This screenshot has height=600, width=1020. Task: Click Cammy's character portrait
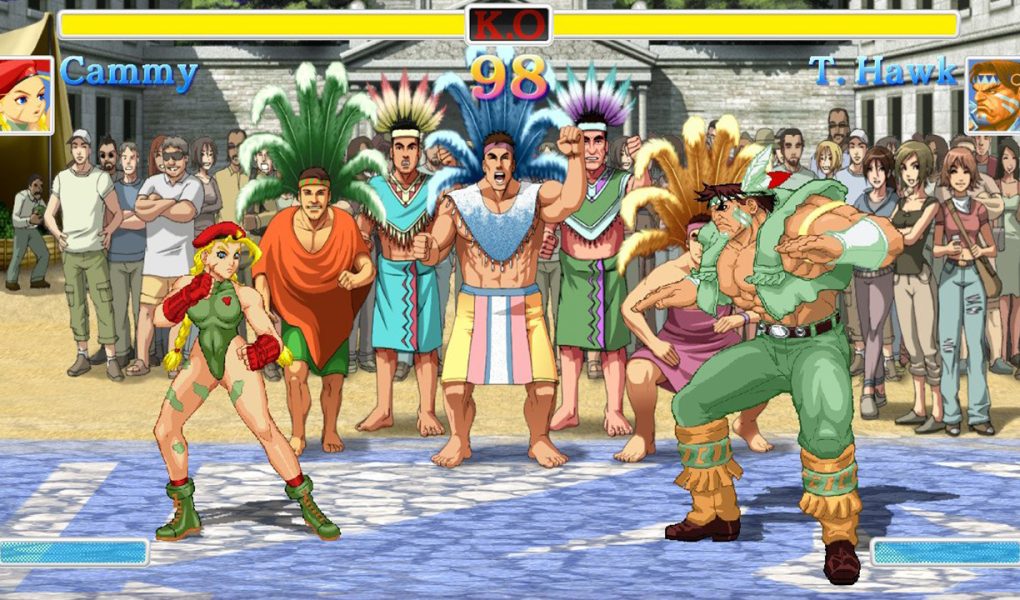25,95
